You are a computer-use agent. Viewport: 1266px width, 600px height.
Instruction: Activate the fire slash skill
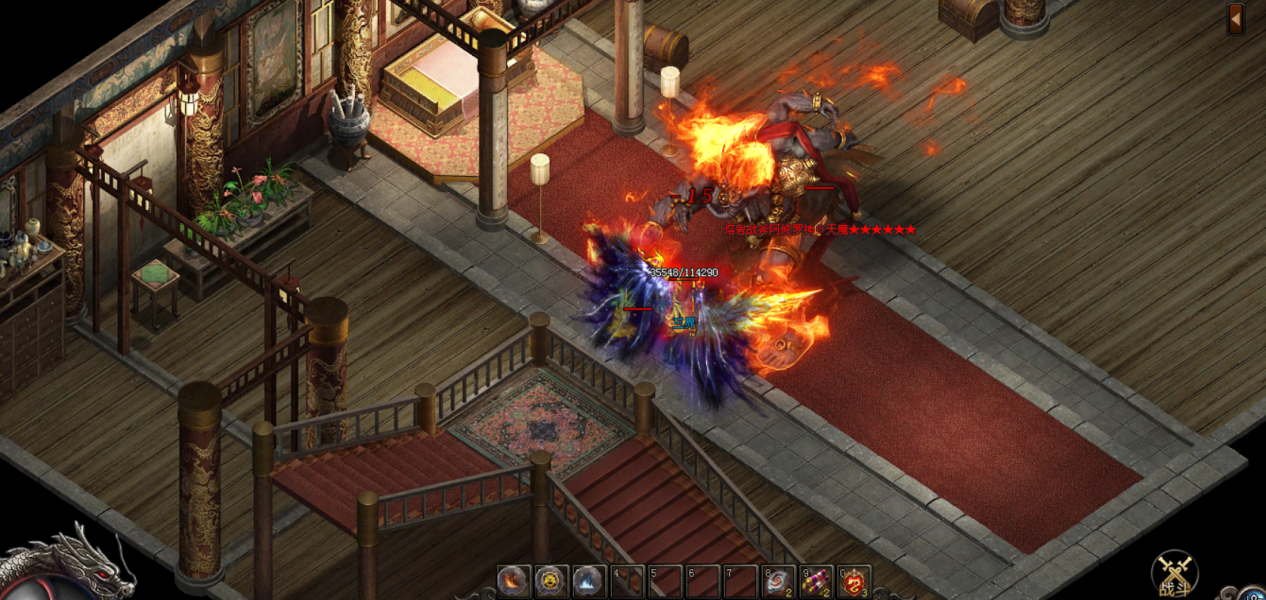[514, 581]
